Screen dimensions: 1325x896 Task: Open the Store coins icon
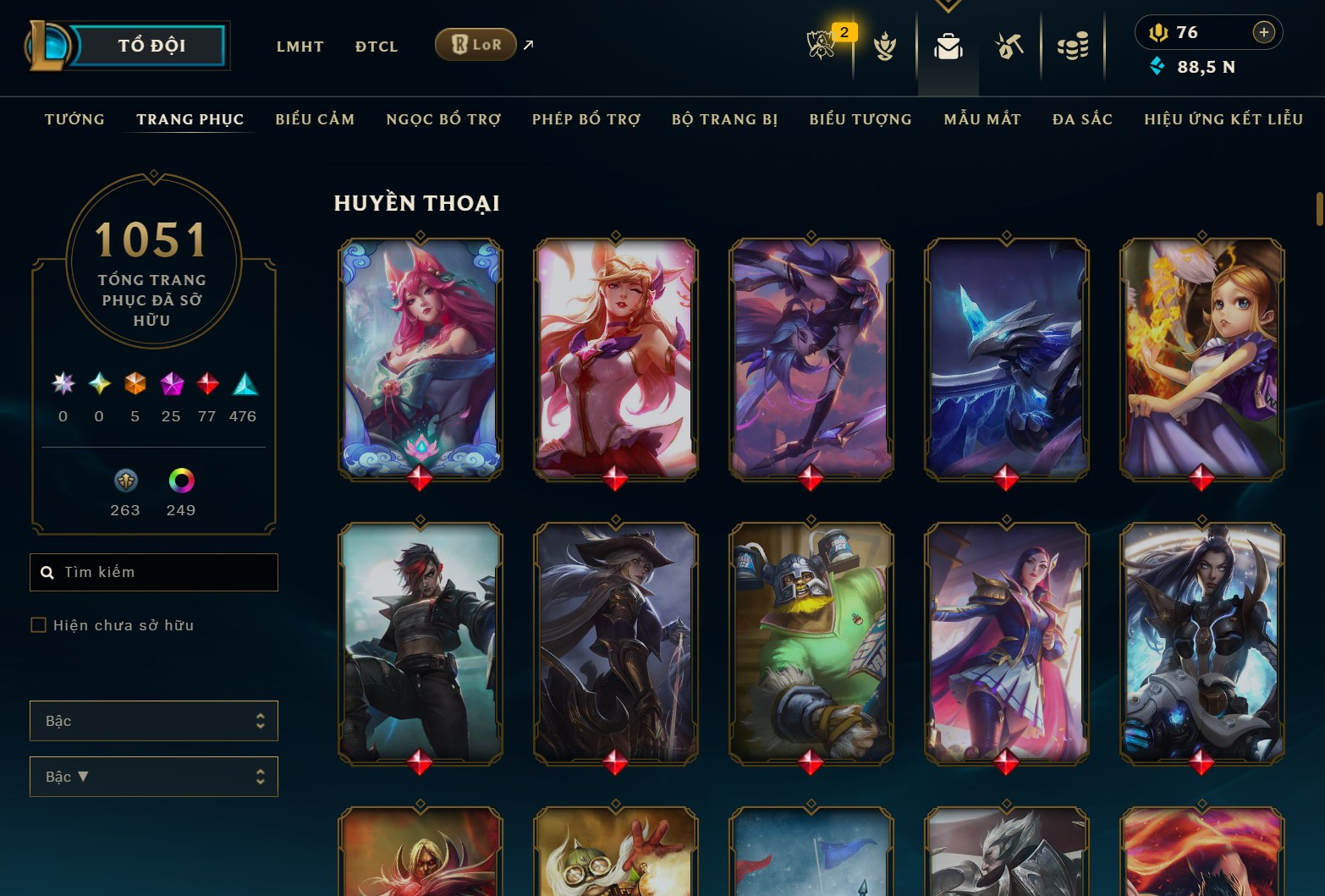tap(1073, 47)
